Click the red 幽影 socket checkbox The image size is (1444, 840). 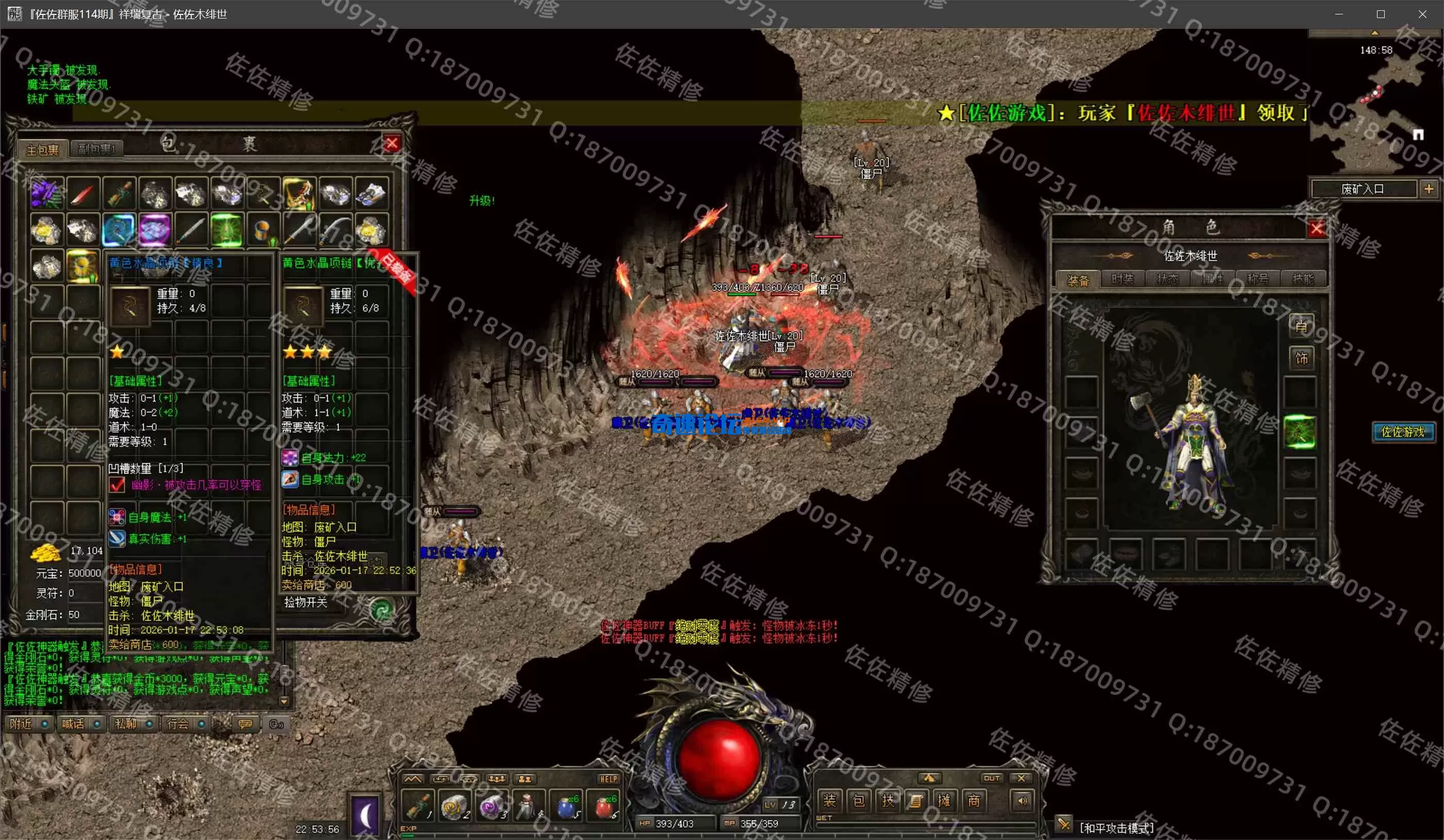(x=117, y=485)
